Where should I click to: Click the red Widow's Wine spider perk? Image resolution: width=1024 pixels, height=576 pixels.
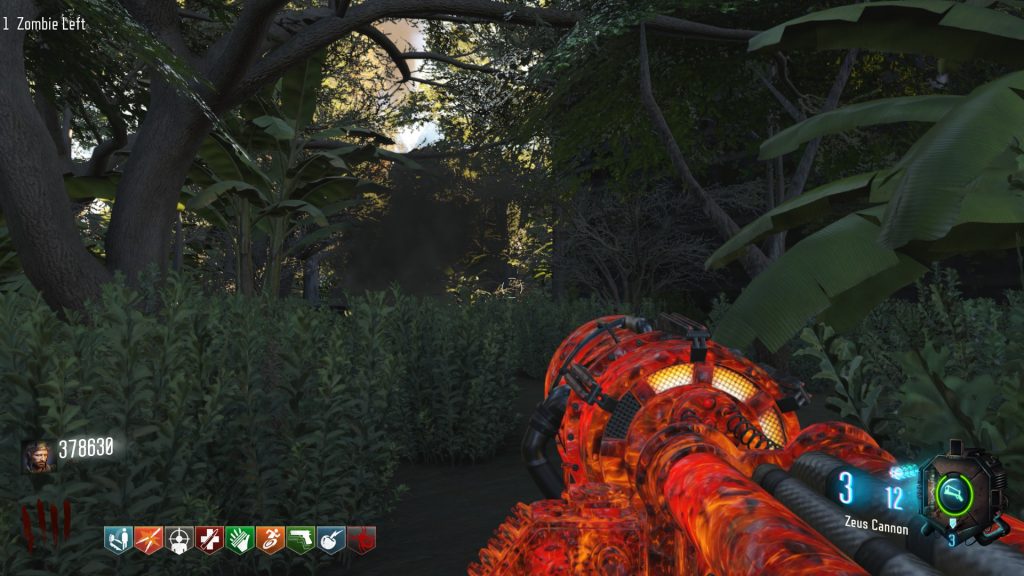click(x=361, y=541)
